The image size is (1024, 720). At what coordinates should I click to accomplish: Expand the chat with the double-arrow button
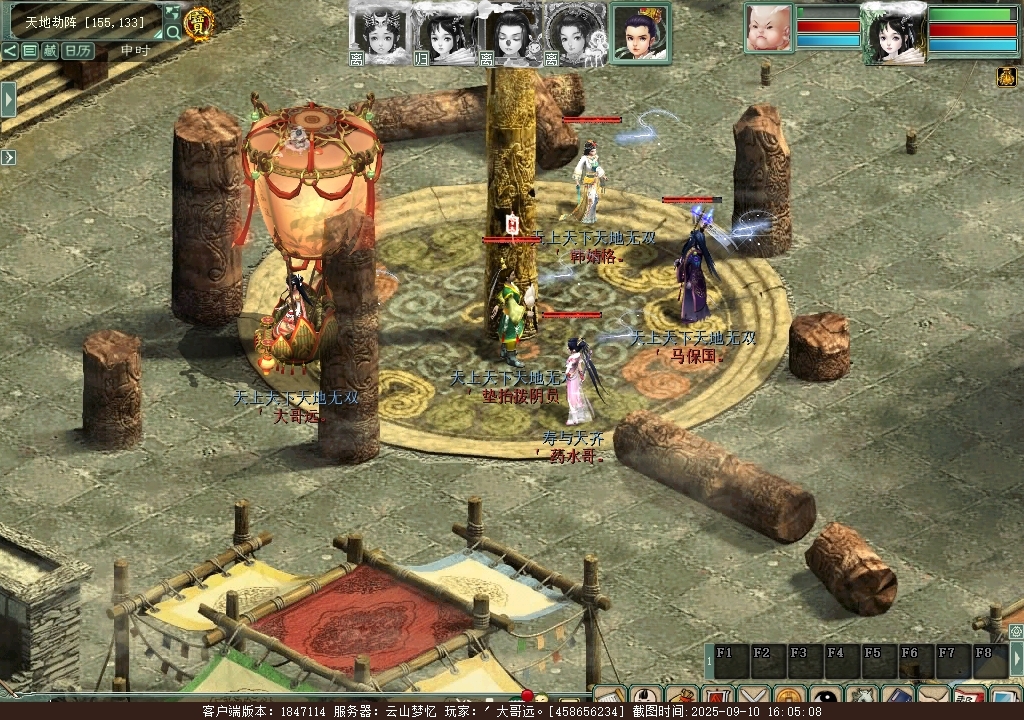(x=8, y=157)
